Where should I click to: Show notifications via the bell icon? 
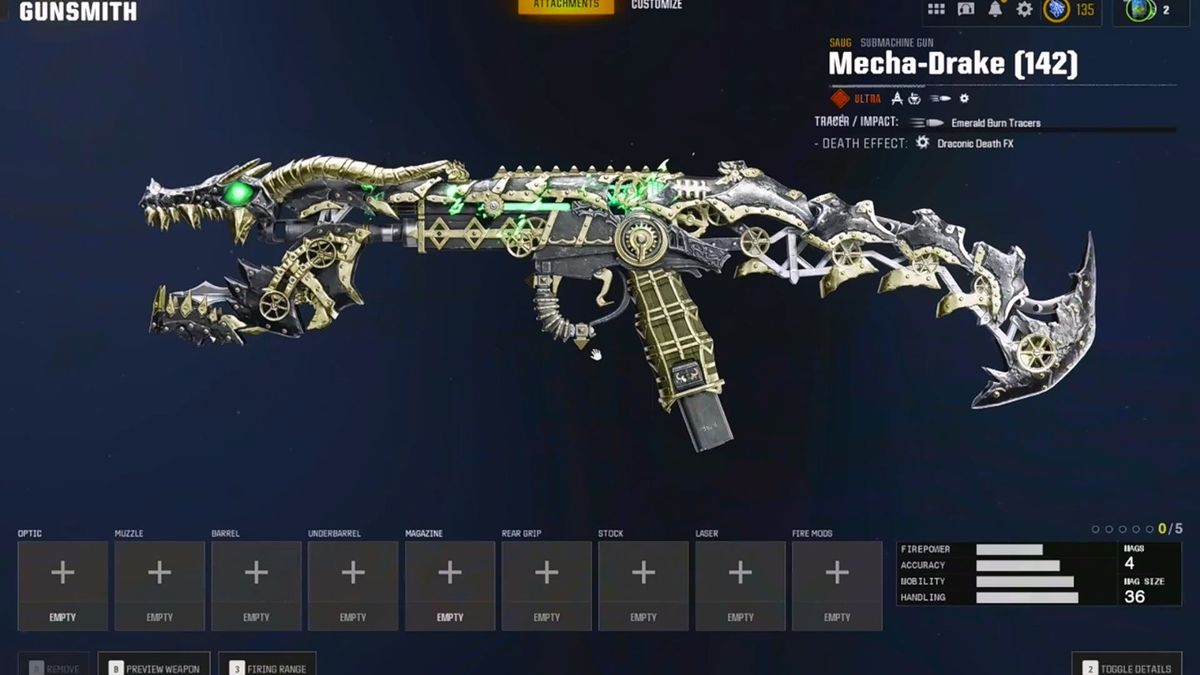[995, 9]
